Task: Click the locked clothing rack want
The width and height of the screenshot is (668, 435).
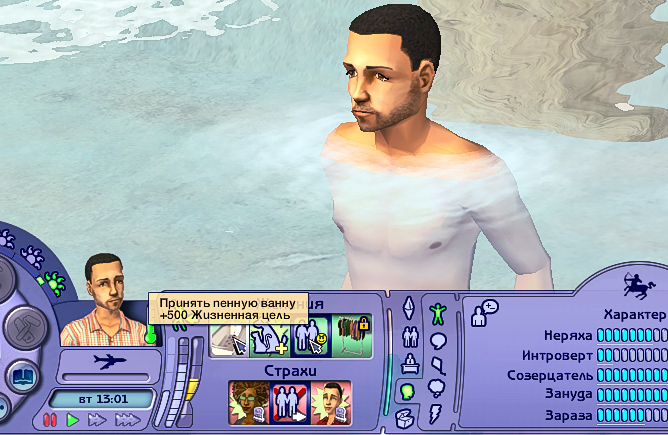Action: tap(352, 337)
